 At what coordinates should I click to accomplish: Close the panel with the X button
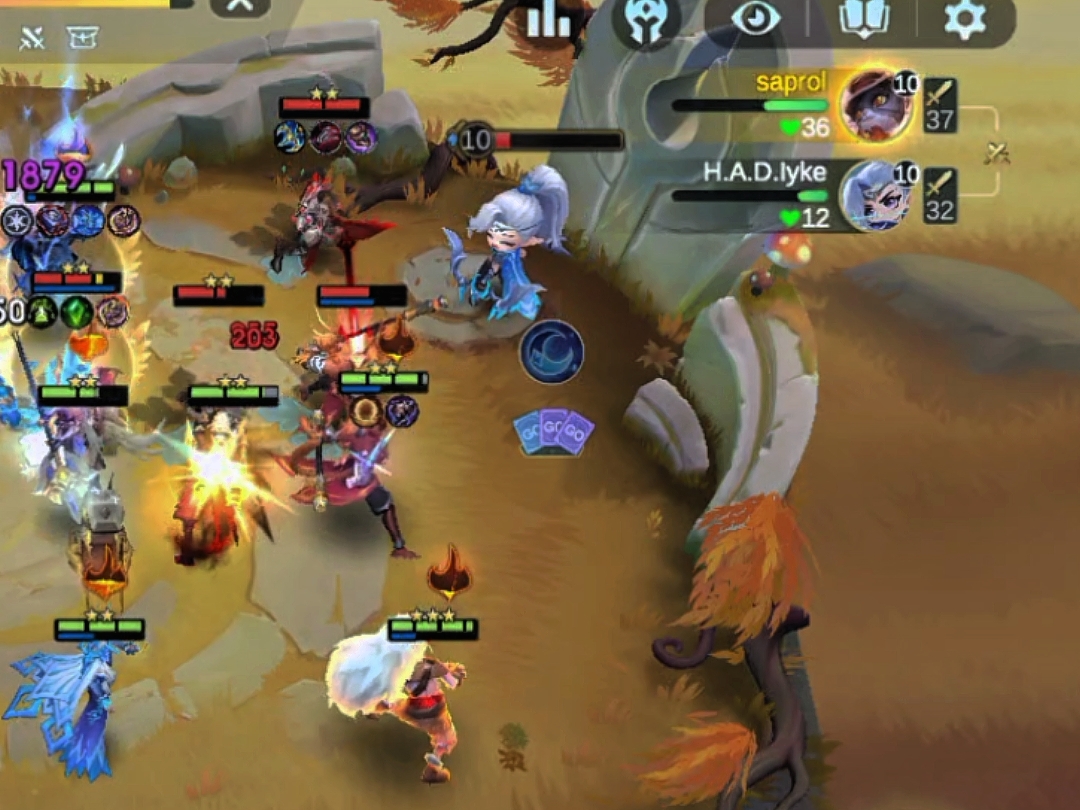tap(240, 6)
